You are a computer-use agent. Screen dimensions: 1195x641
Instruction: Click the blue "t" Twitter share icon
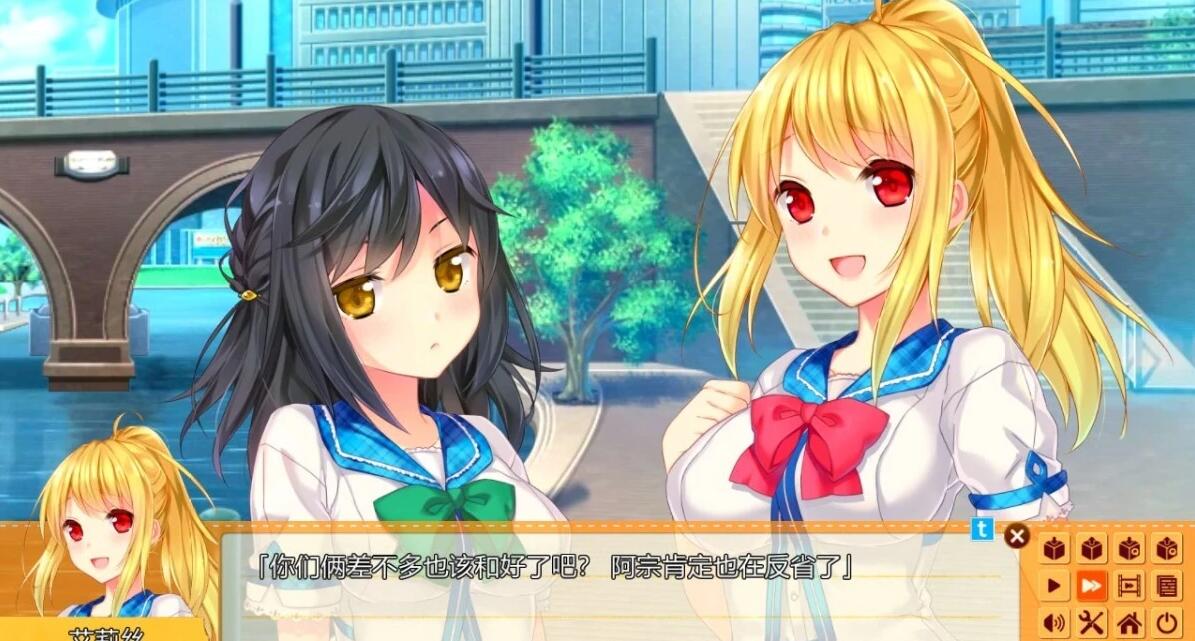click(x=983, y=531)
